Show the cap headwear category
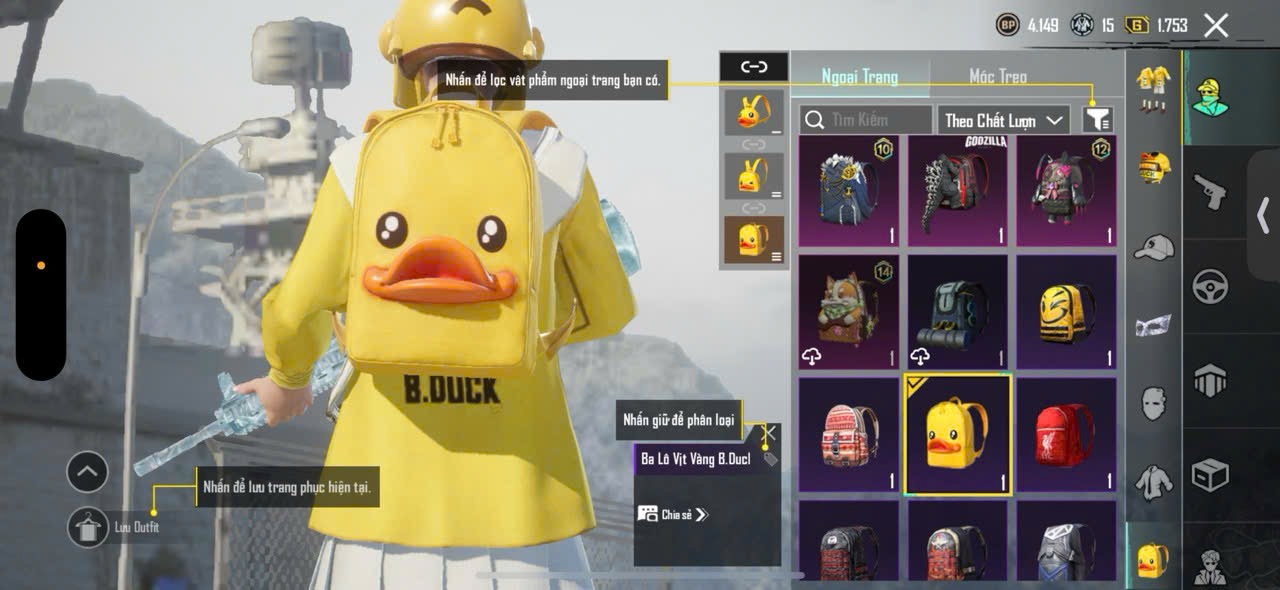The image size is (1280, 590). 1154,246
